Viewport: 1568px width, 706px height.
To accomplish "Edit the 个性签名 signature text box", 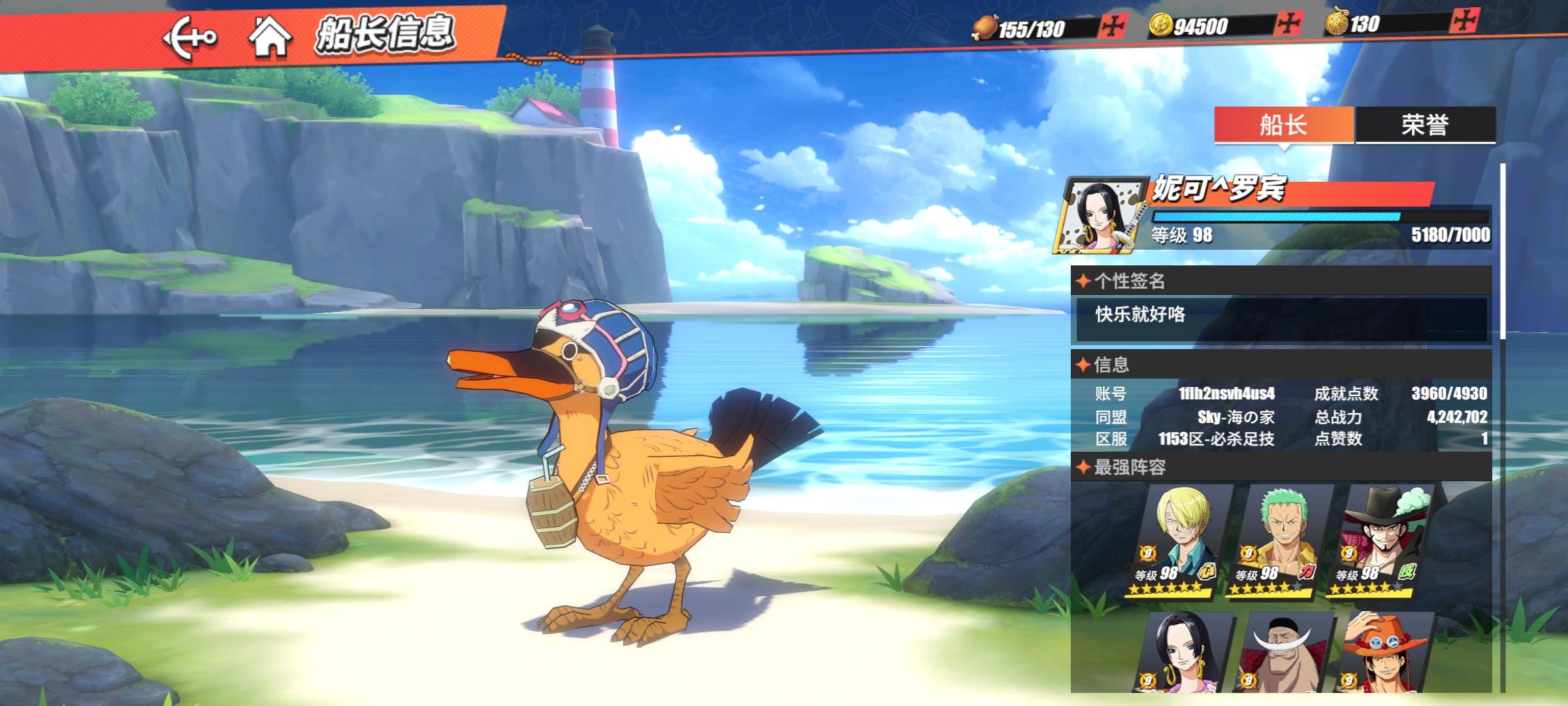I will click(x=1281, y=318).
